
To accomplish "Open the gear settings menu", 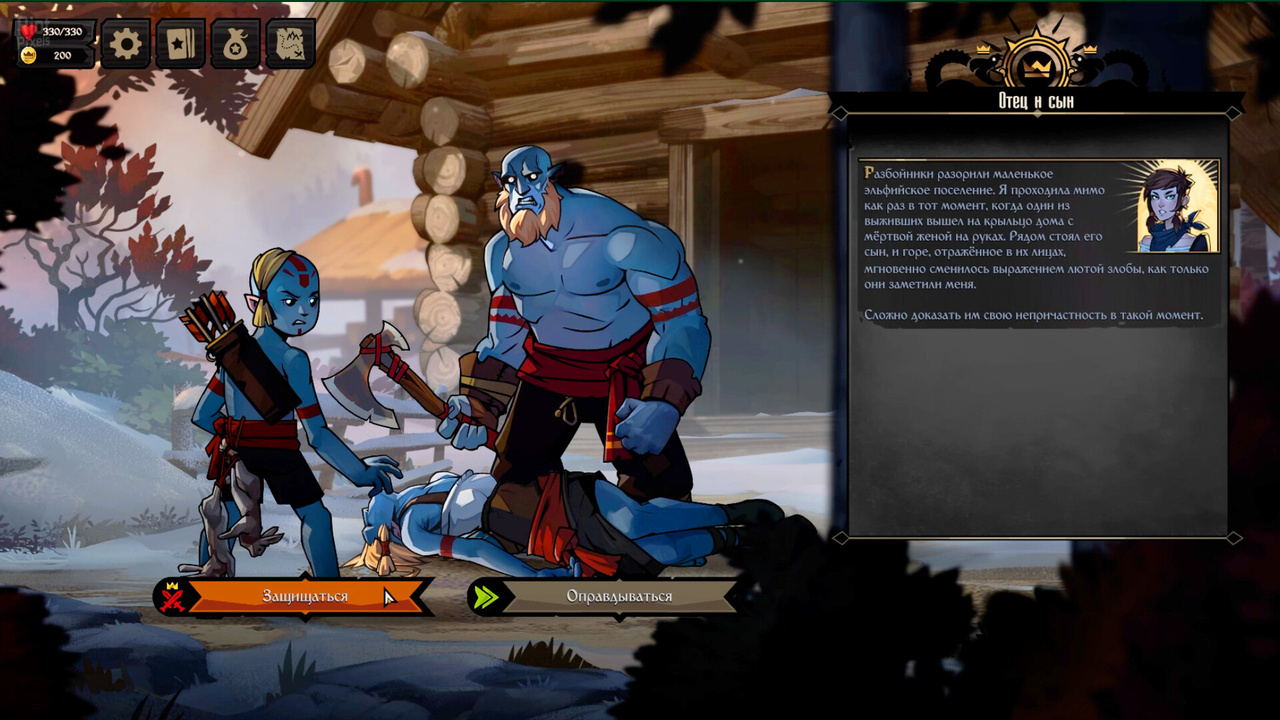I will pyautogui.click(x=126, y=45).
